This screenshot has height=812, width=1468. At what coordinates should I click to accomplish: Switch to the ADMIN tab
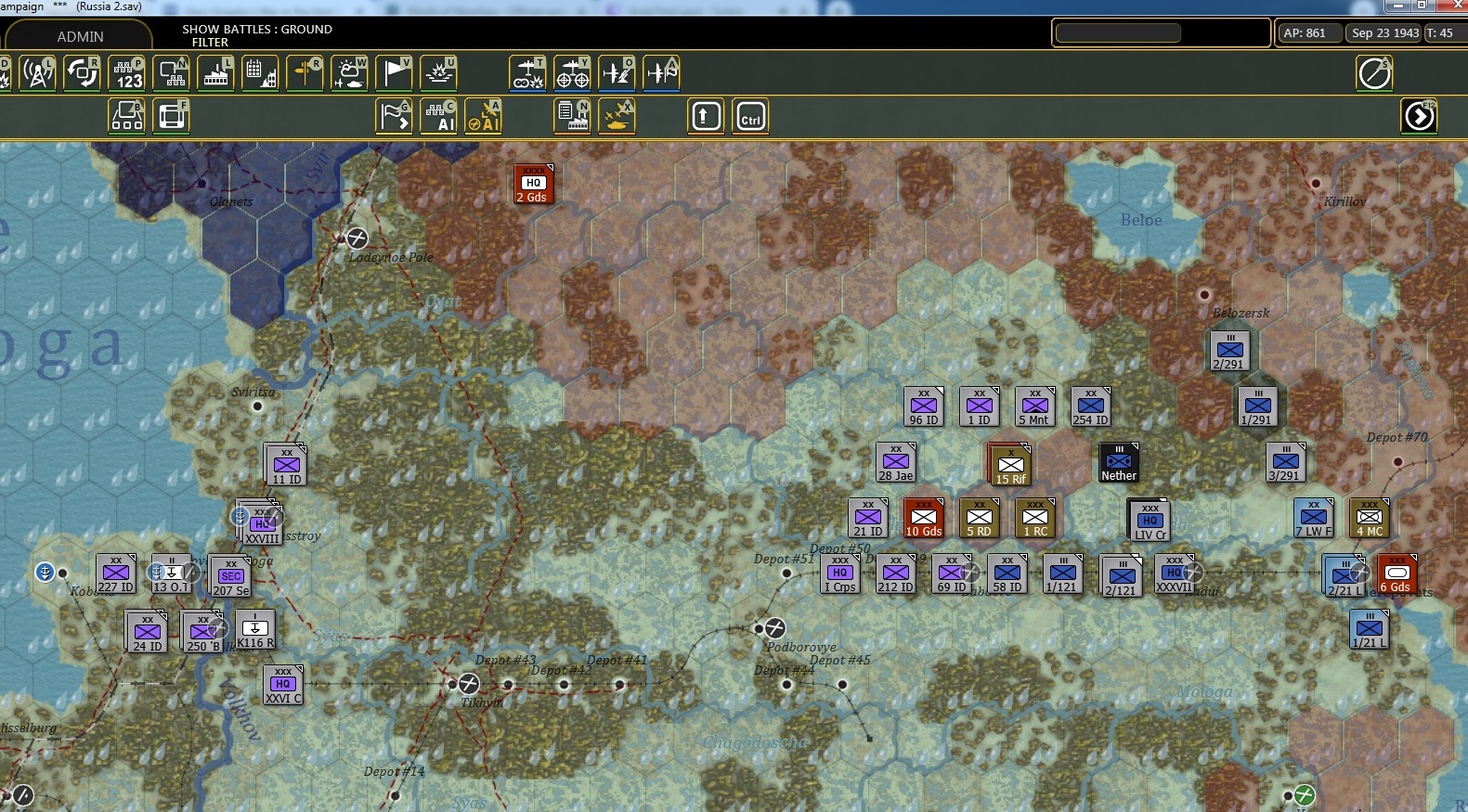(80, 36)
